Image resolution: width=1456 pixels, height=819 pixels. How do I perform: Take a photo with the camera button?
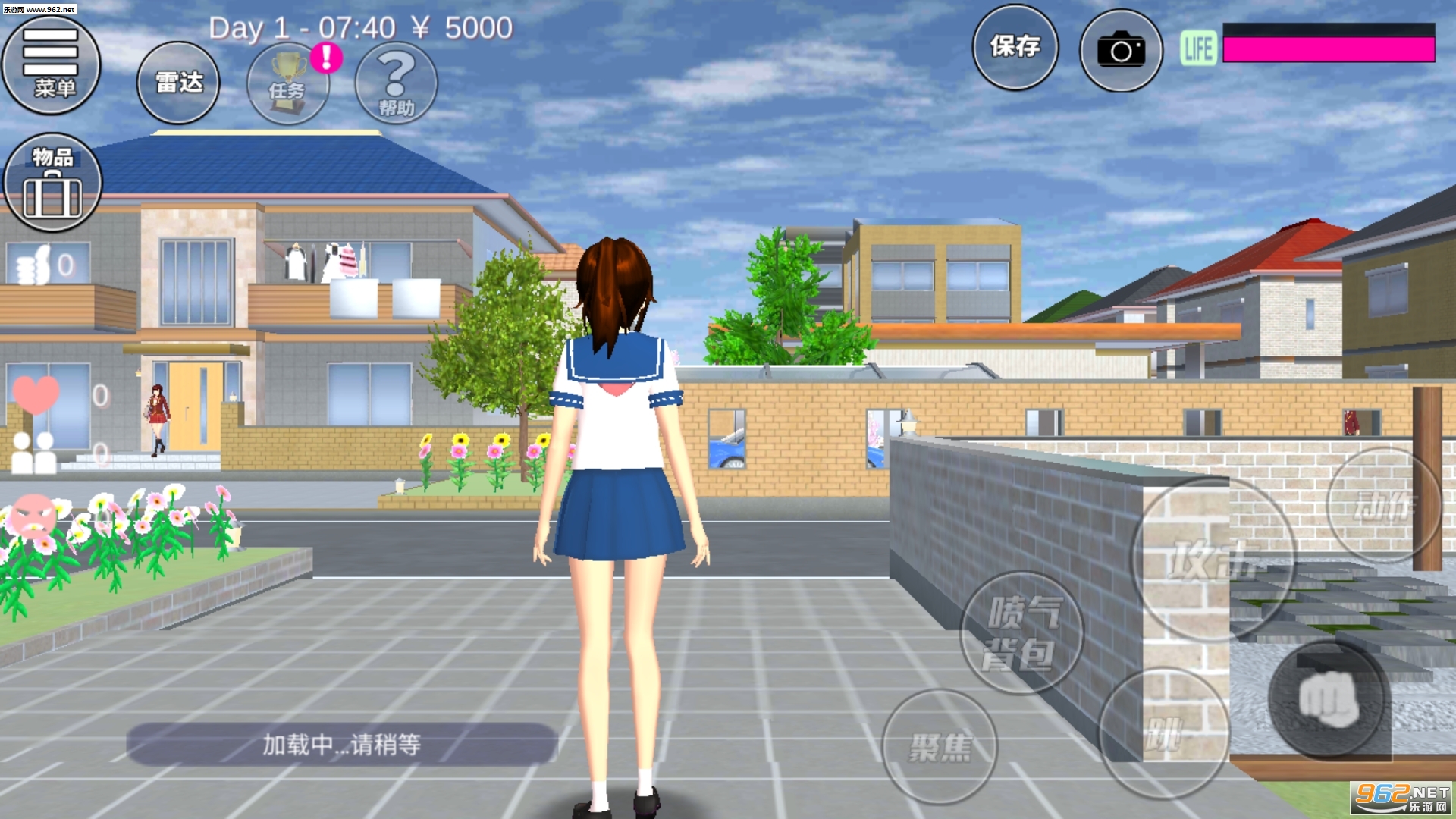(x=1121, y=51)
